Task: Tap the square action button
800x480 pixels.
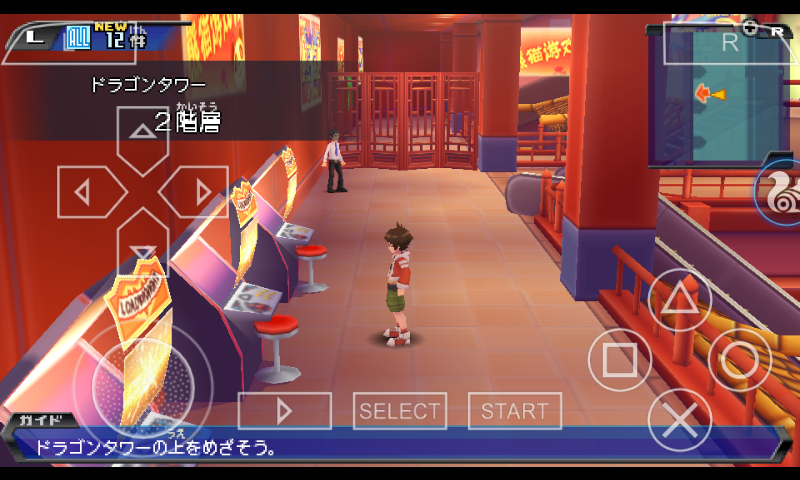Action: click(x=620, y=359)
